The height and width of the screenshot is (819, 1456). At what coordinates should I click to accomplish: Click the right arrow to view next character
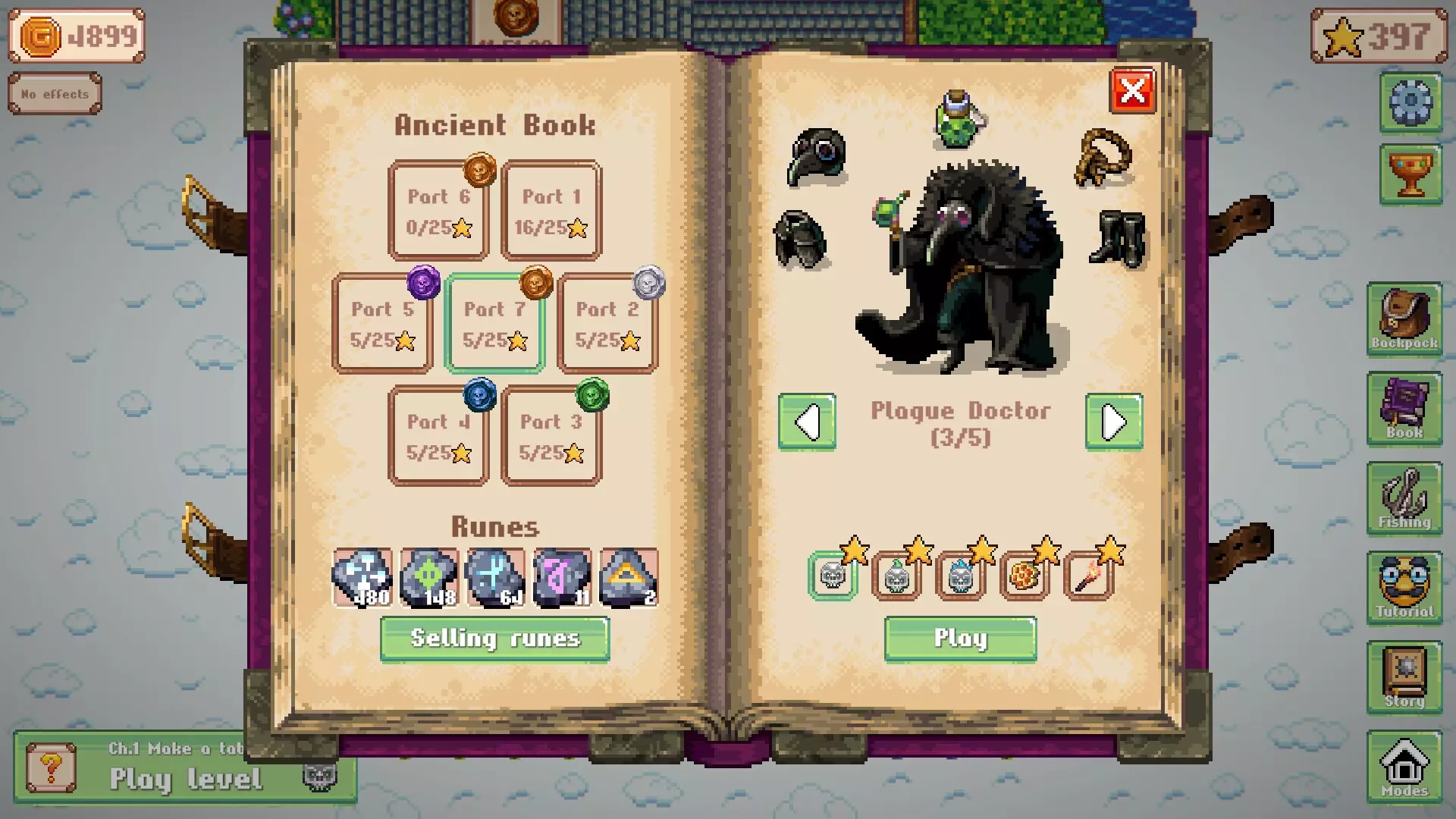point(1113,422)
